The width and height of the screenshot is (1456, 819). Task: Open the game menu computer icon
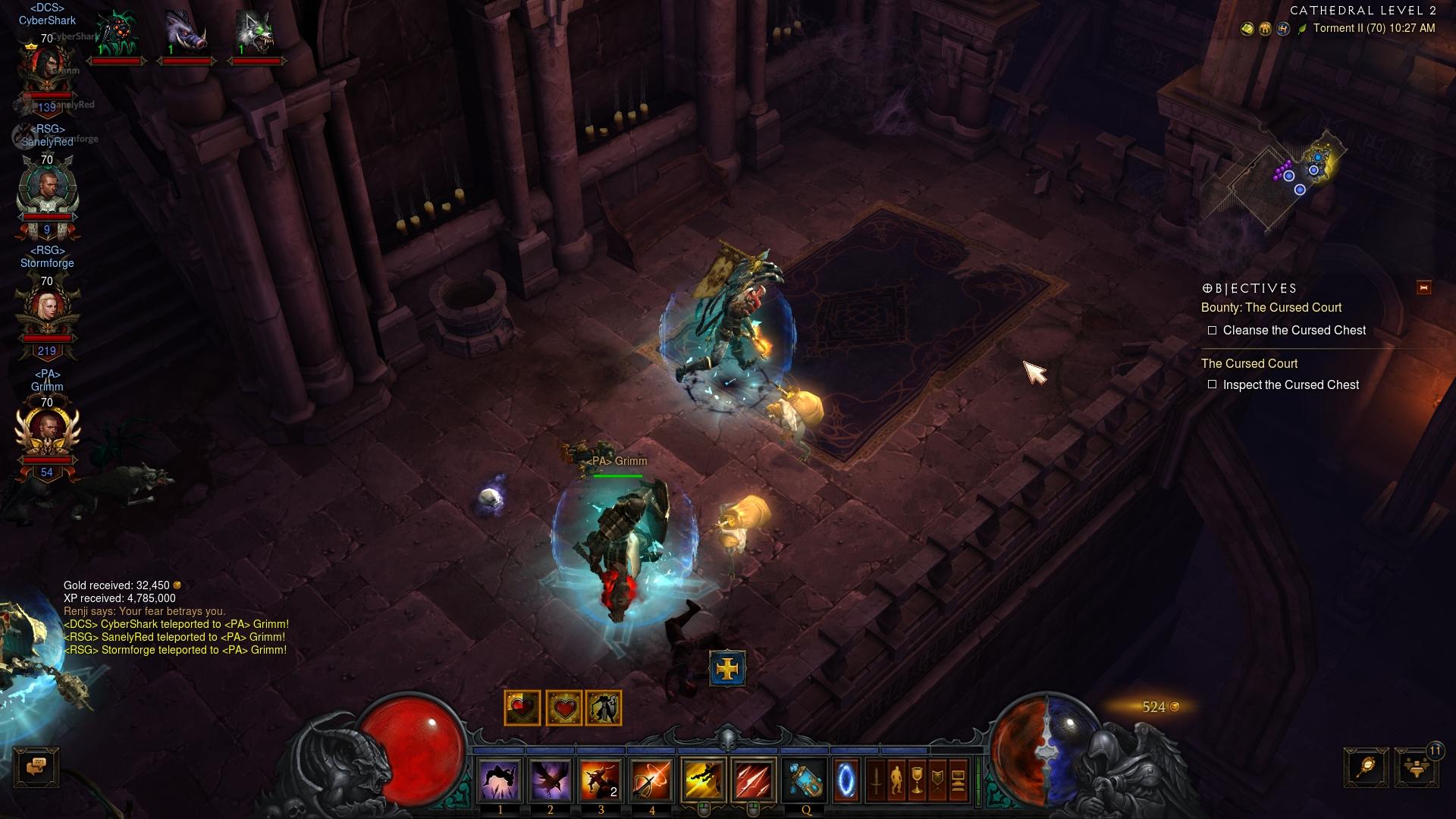coord(958,781)
